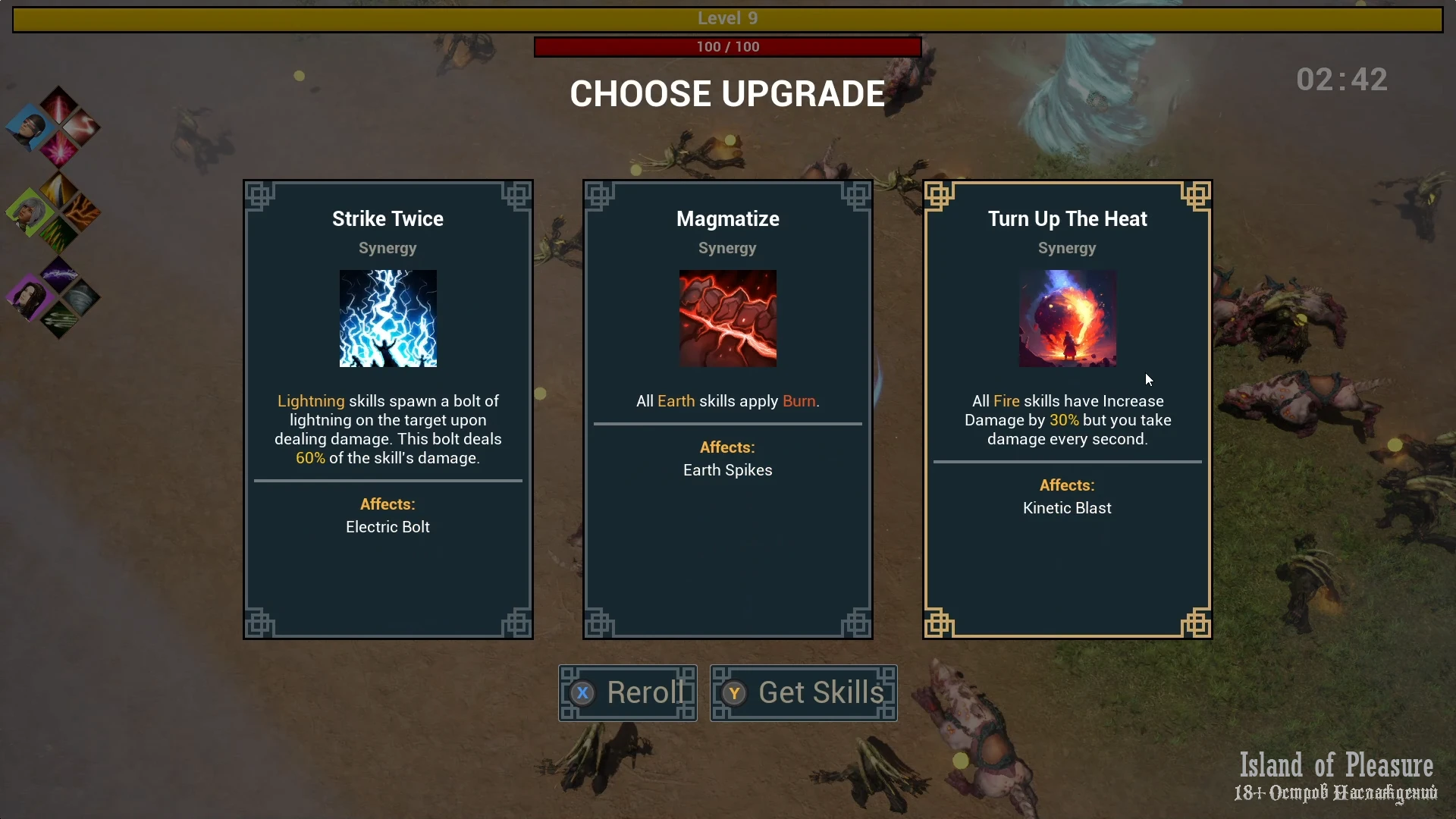The image size is (1456, 819).
Task: Choose the Strike Twice synergy card
Action: pyautogui.click(x=388, y=409)
